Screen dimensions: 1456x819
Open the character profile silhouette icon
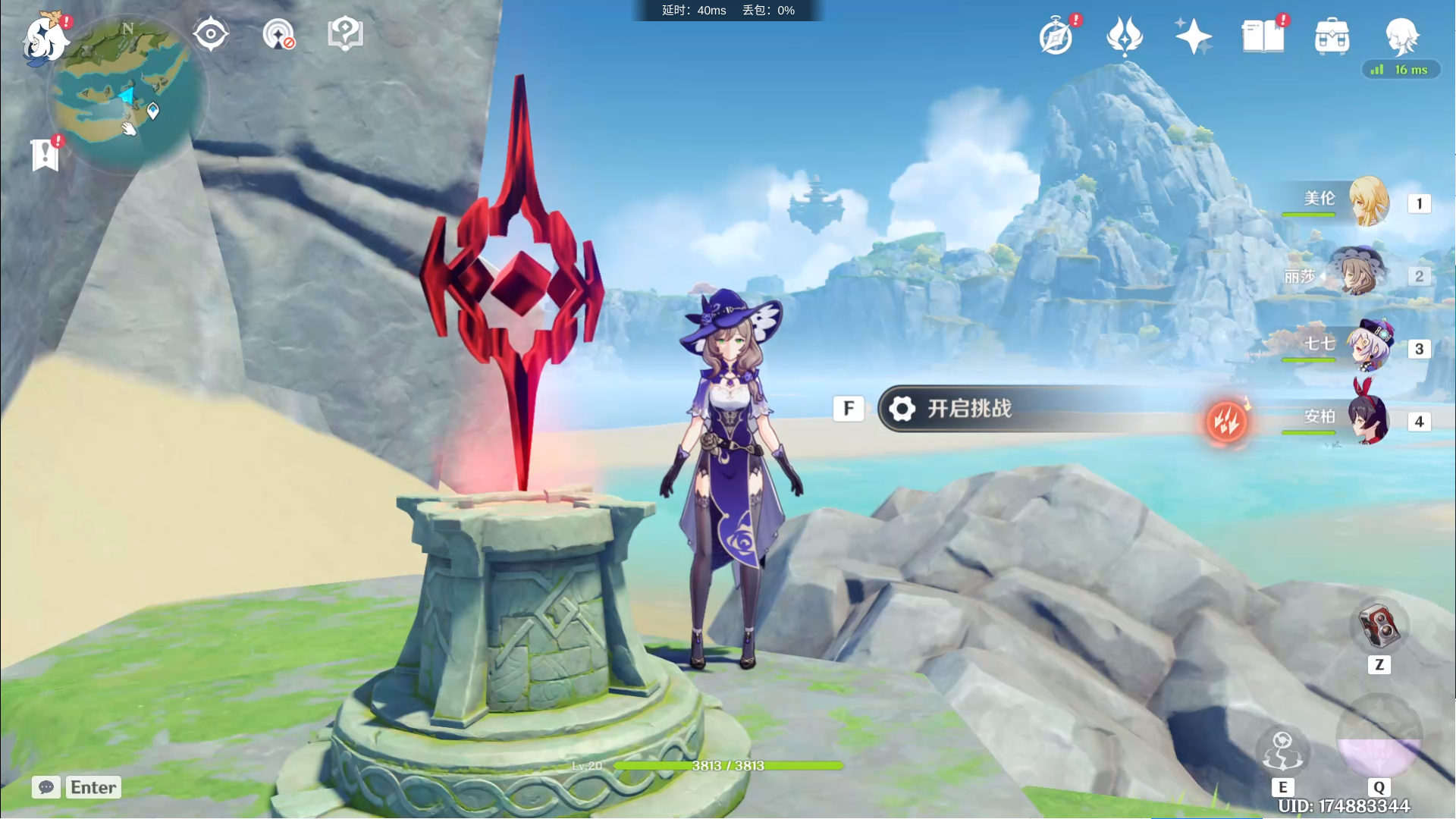click(1401, 35)
